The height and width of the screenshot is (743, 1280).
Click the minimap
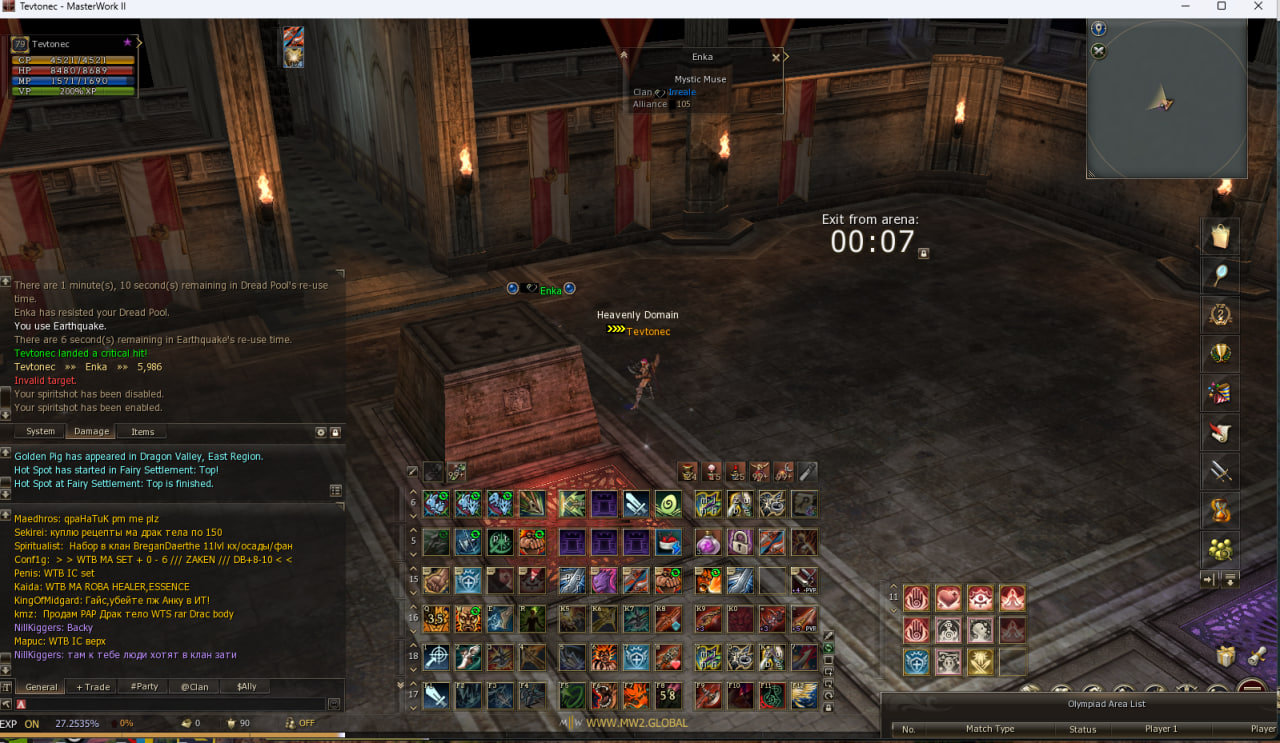pos(1165,100)
